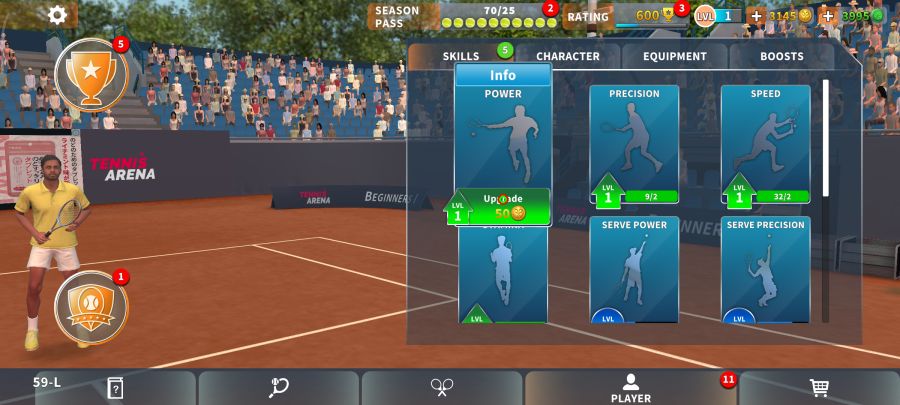Image resolution: width=900 pixels, height=405 pixels.
Task: Open the Equipment tab
Action: [x=674, y=57]
